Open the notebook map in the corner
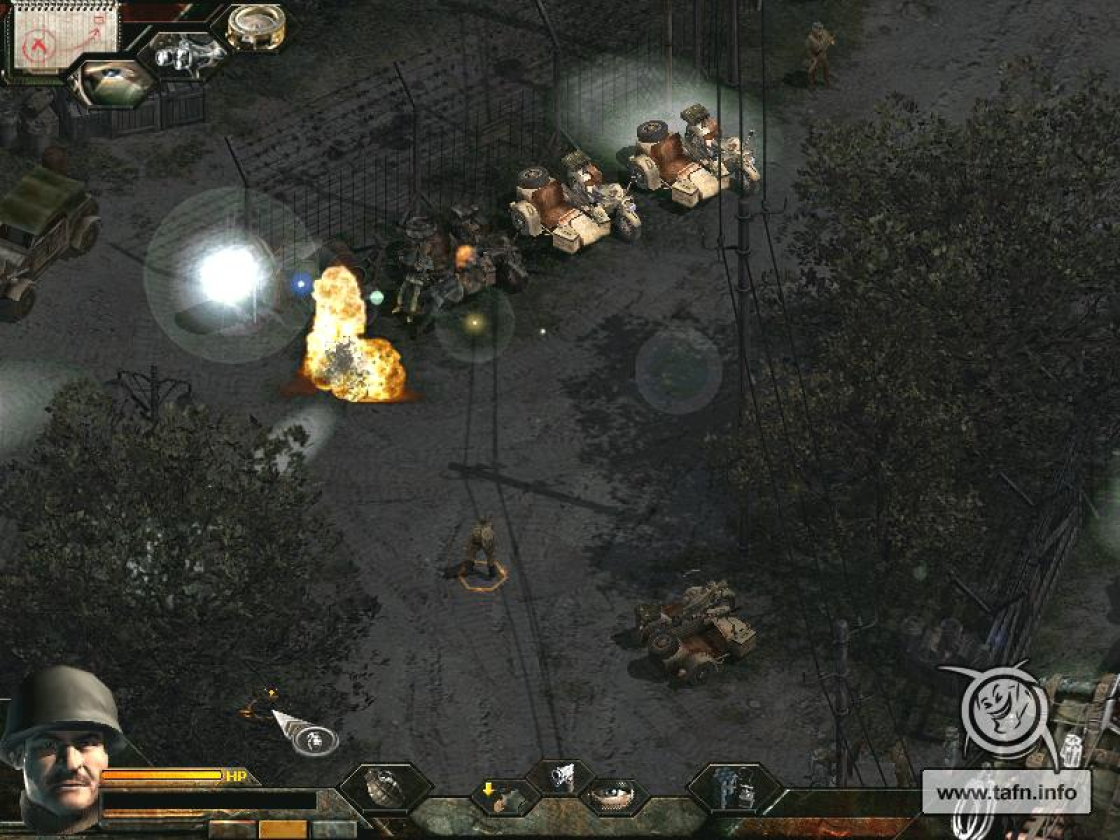The height and width of the screenshot is (840, 1120). pos(63,36)
